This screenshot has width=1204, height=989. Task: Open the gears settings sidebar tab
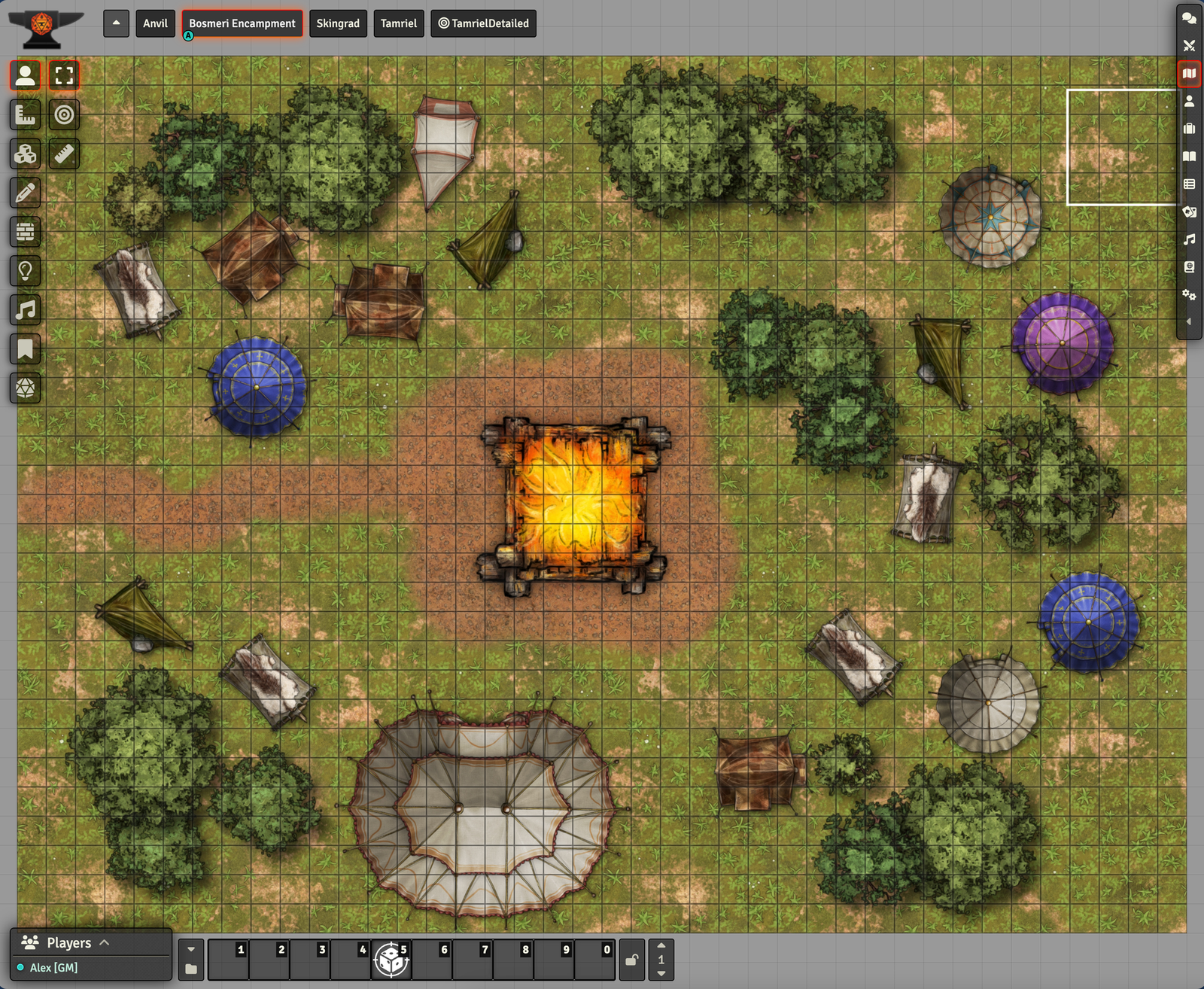tap(1189, 294)
